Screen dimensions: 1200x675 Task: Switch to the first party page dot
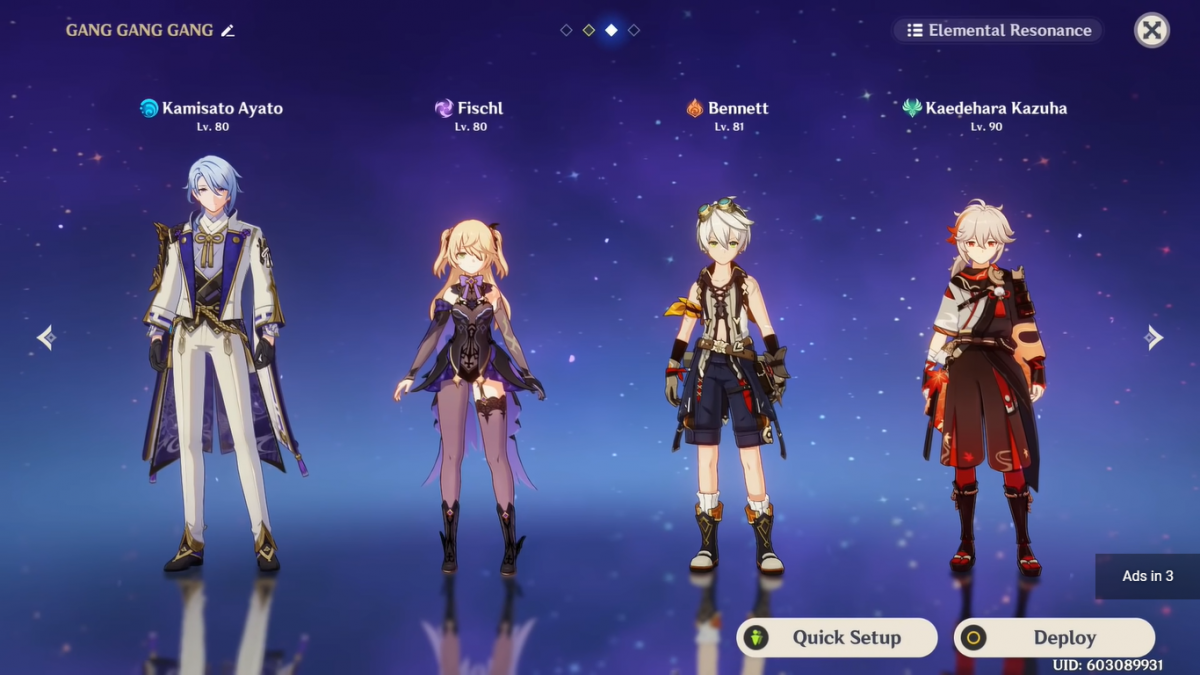[x=566, y=30]
